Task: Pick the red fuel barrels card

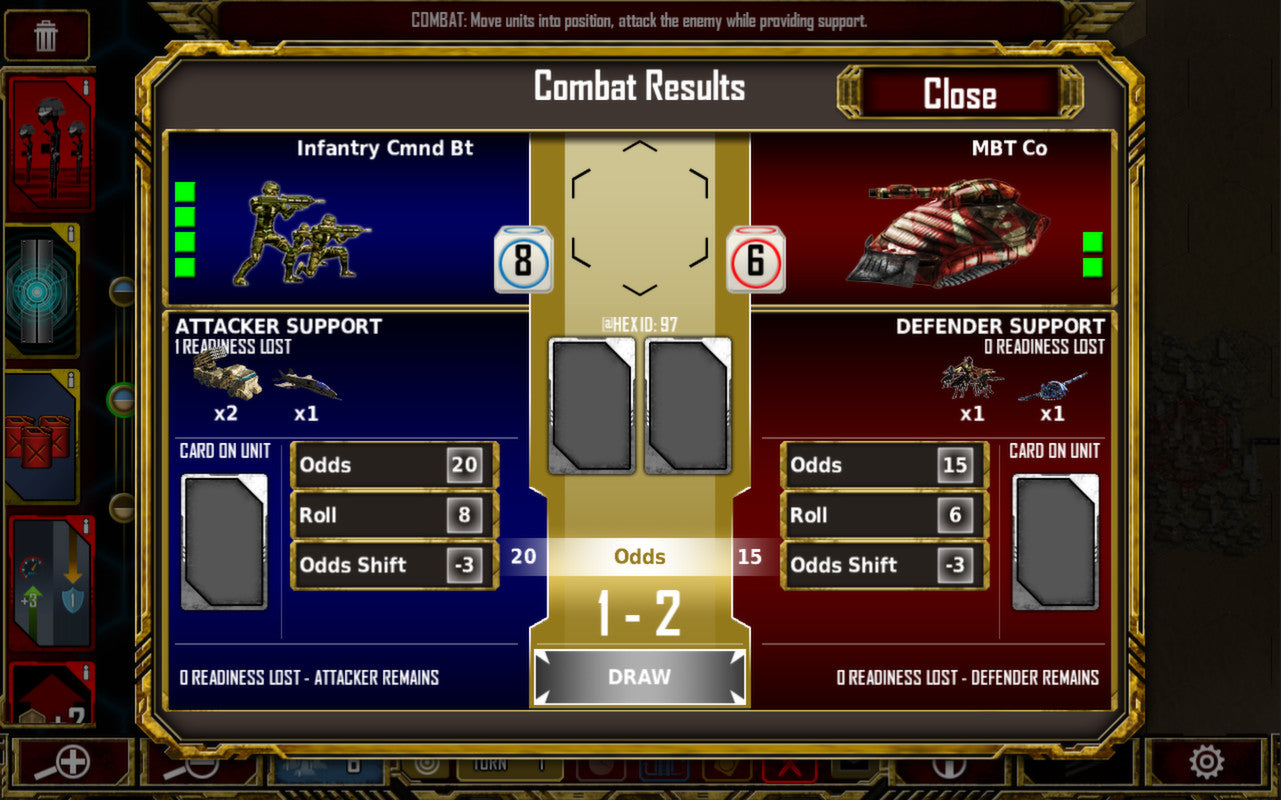Action: [x=42, y=438]
